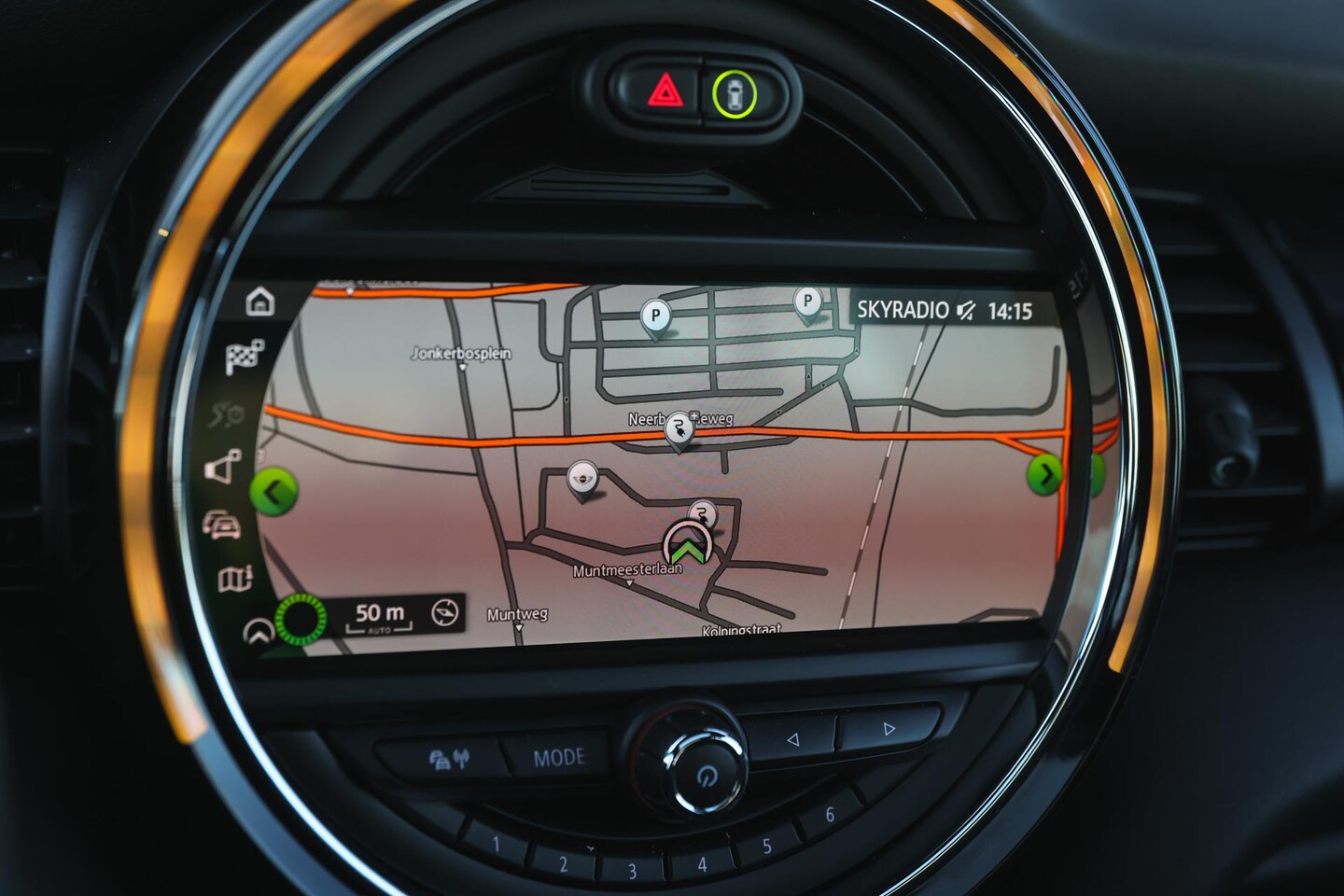Toggle the speaker voice guidance icon
The image size is (1344, 896).
[x=224, y=467]
